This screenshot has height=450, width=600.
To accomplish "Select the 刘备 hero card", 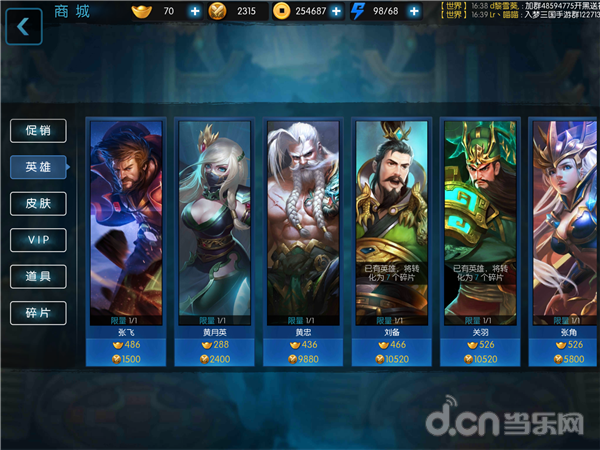I will tap(391, 220).
